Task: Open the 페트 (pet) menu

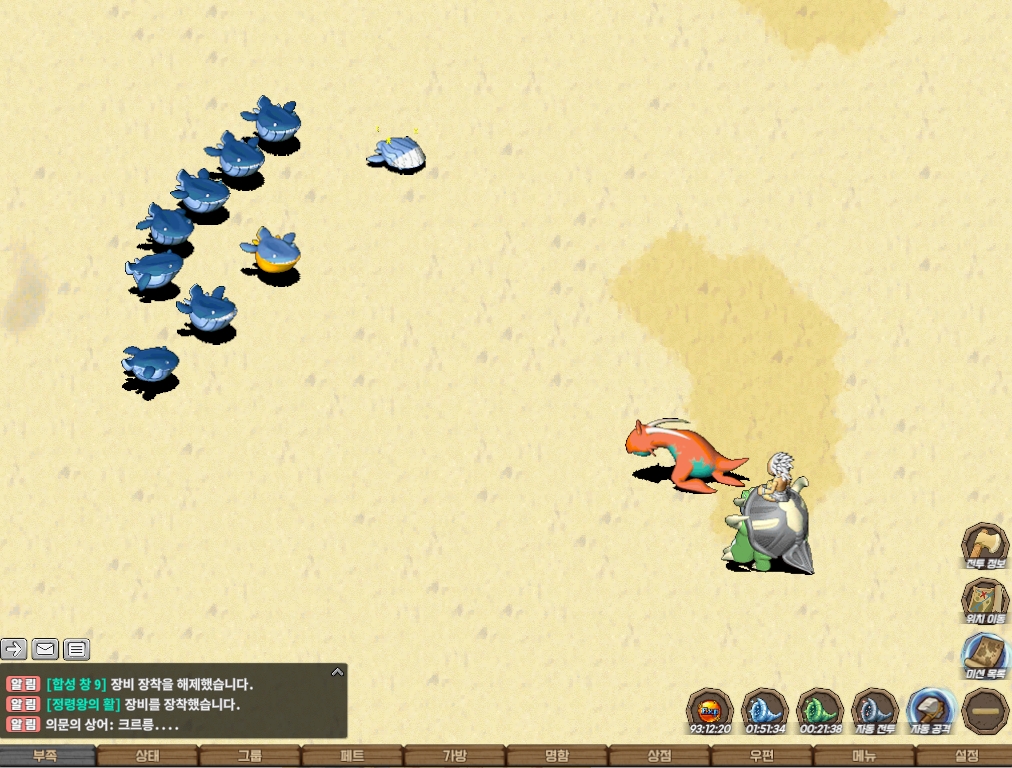Action: 352,757
